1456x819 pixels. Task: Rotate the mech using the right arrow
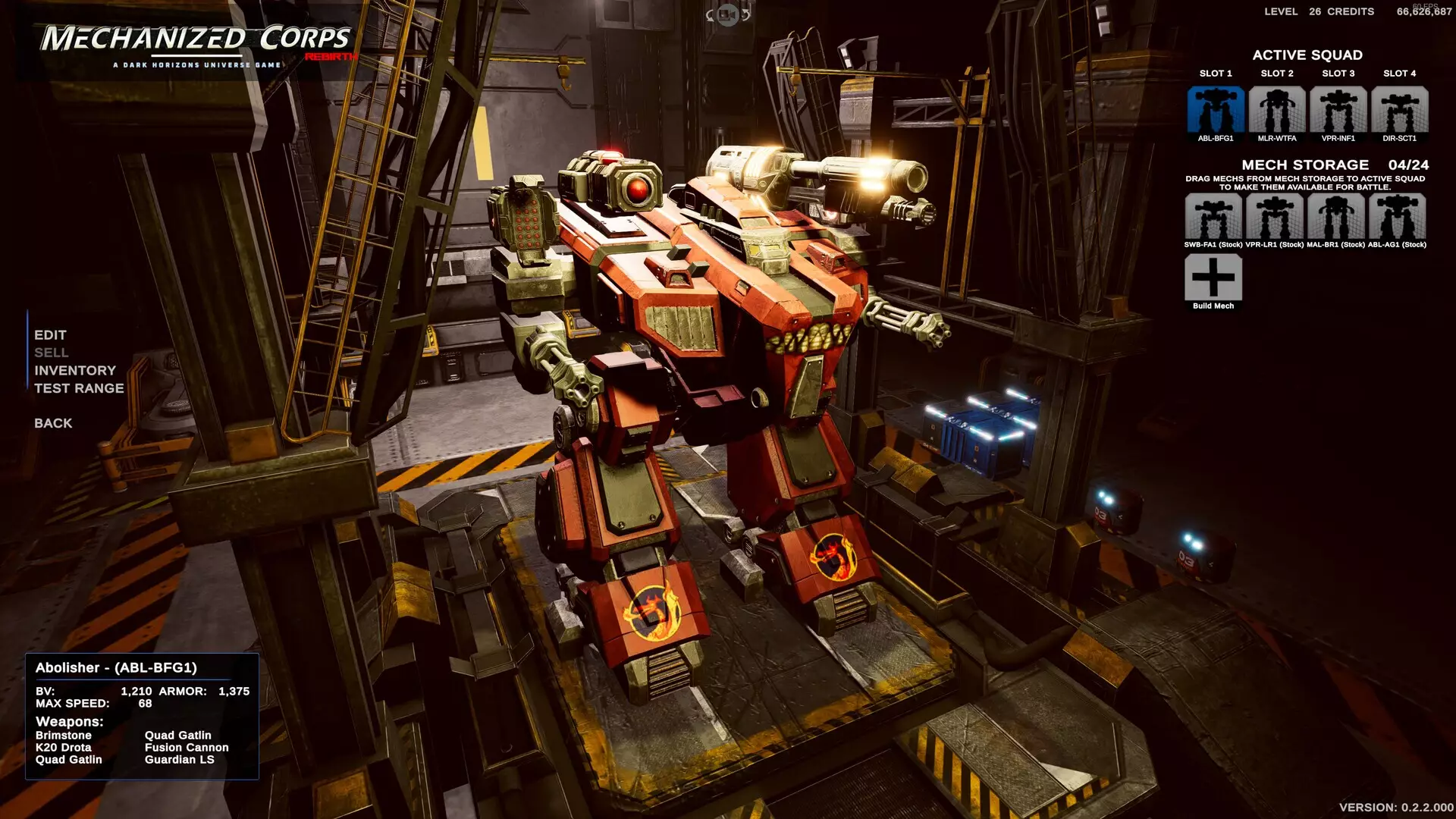745,15
